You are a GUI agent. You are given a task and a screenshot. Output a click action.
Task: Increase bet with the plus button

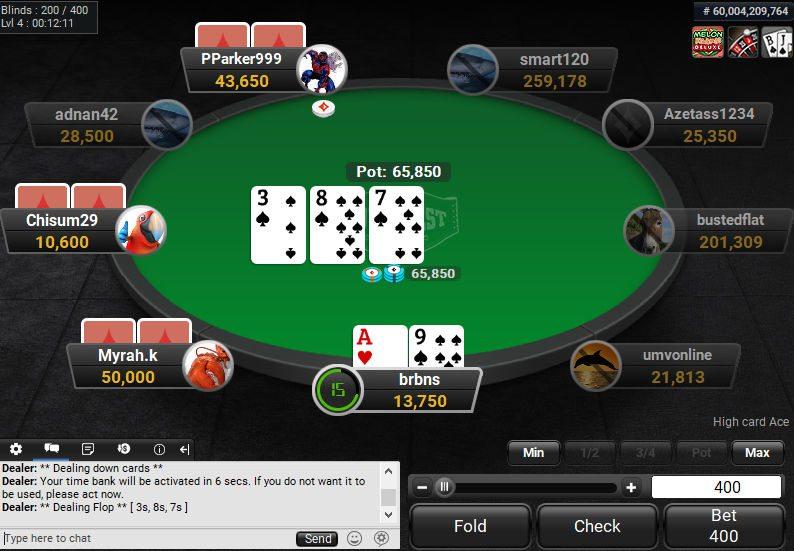(631, 488)
